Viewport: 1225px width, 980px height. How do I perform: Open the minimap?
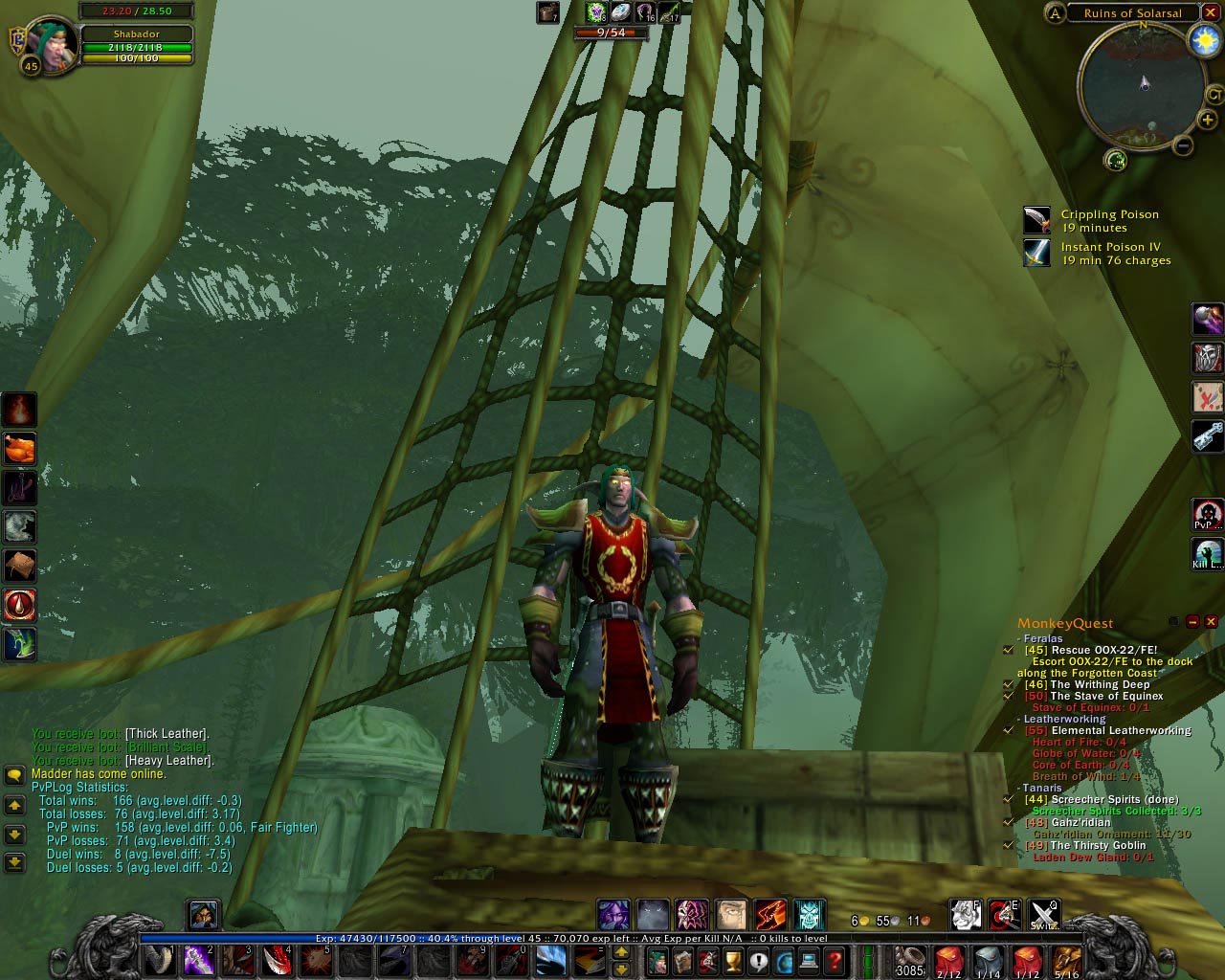point(1141,84)
